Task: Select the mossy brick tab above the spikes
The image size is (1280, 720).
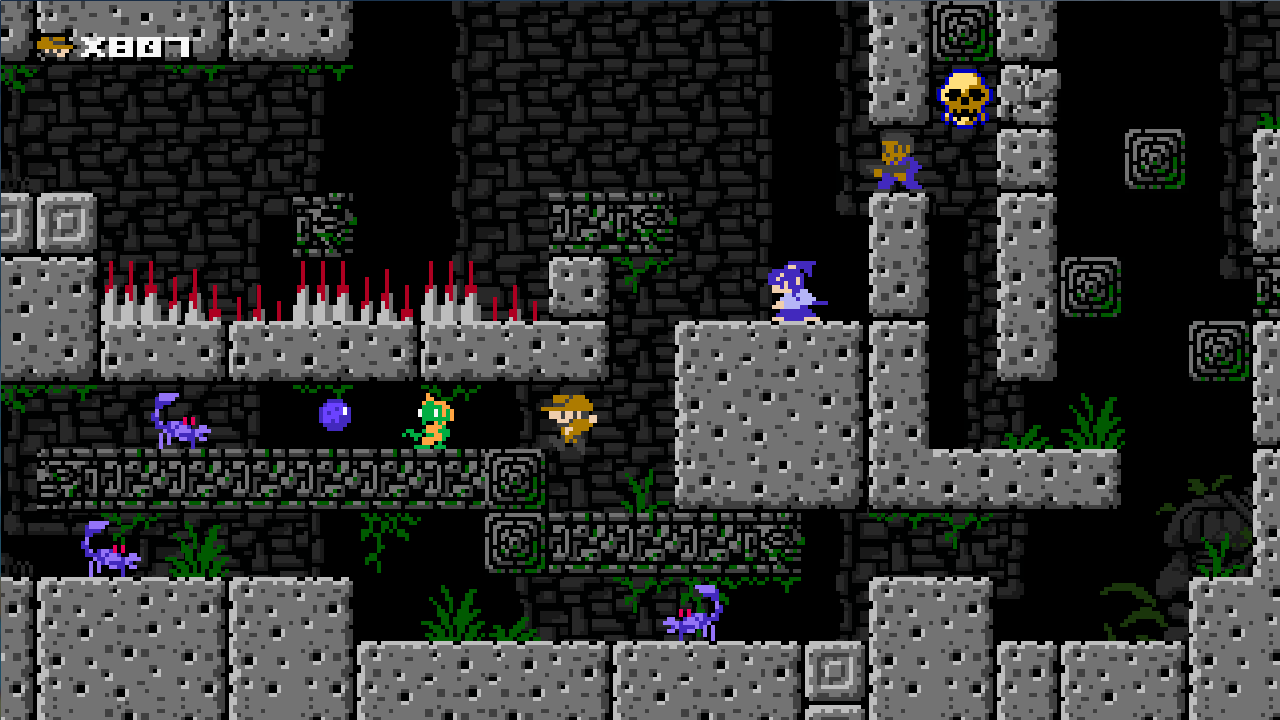Action: tap(320, 225)
